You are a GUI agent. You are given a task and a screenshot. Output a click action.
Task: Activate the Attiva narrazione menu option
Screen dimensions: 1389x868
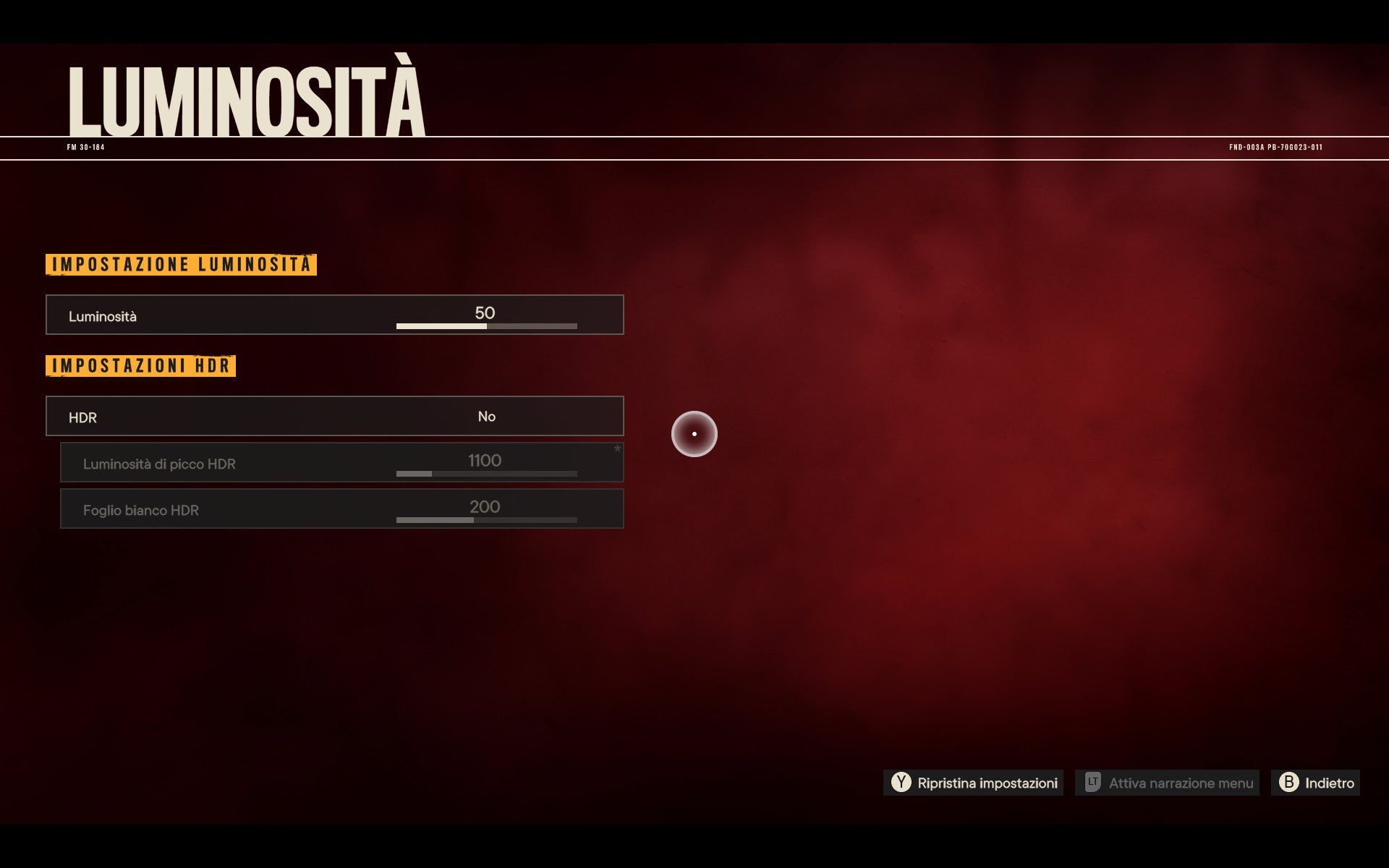point(1168,783)
